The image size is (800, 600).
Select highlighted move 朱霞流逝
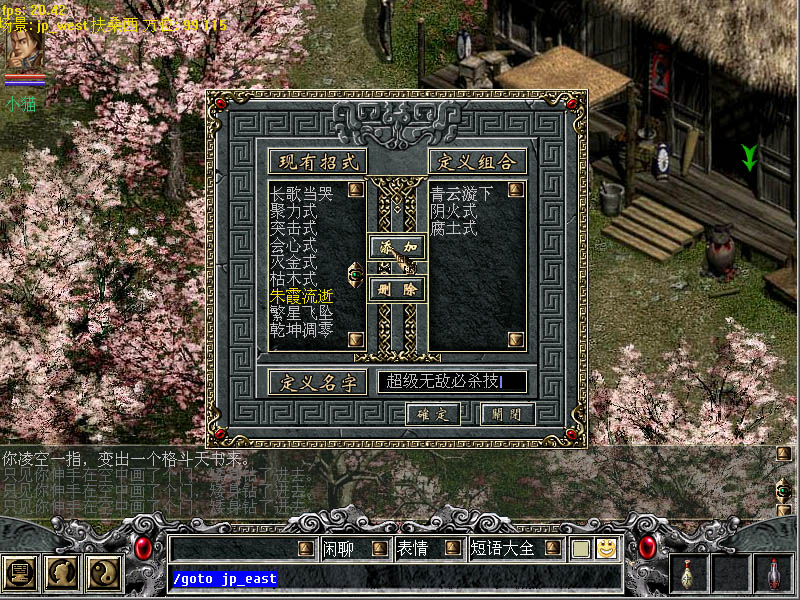pyautogui.click(x=301, y=296)
